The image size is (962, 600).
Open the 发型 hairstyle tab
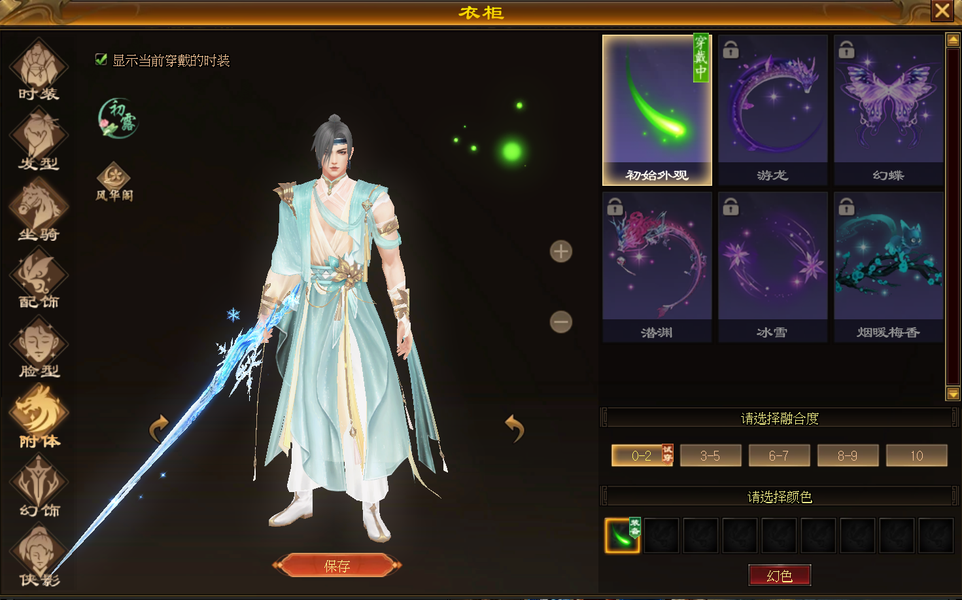click(x=39, y=140)
